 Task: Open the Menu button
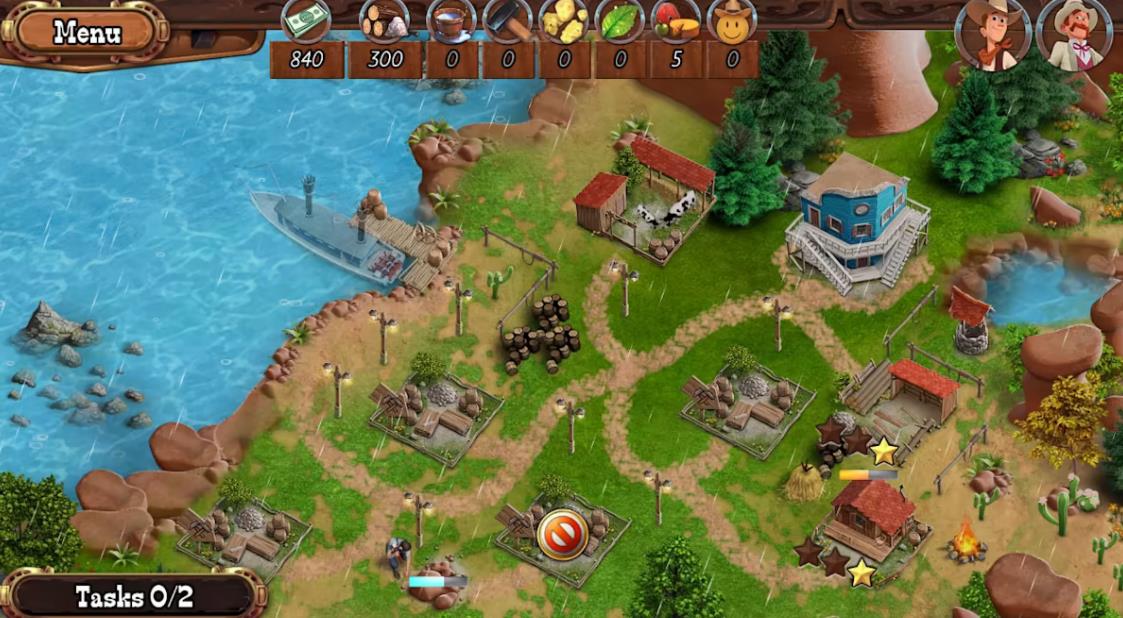tap(87, 31)
